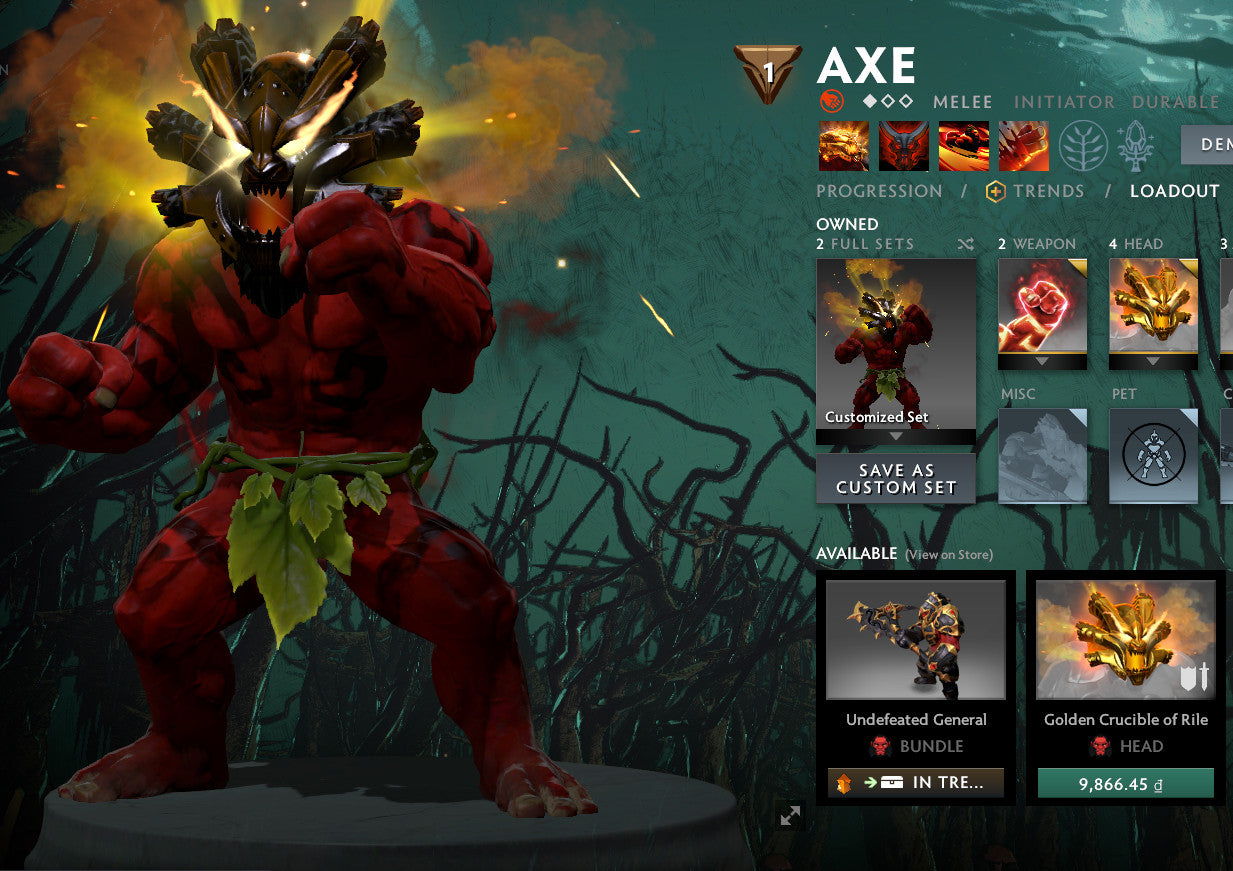Preview the Golden Crucible of Rile item

(1125, 640)
